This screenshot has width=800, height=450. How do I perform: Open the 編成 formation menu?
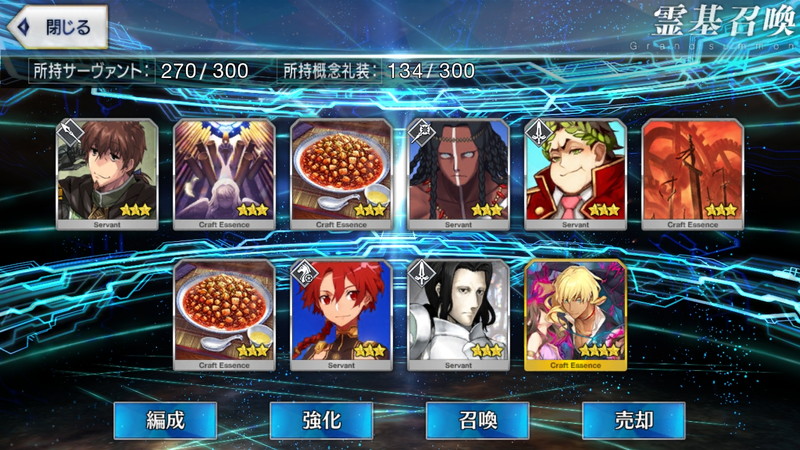click(x=162, y=420)
